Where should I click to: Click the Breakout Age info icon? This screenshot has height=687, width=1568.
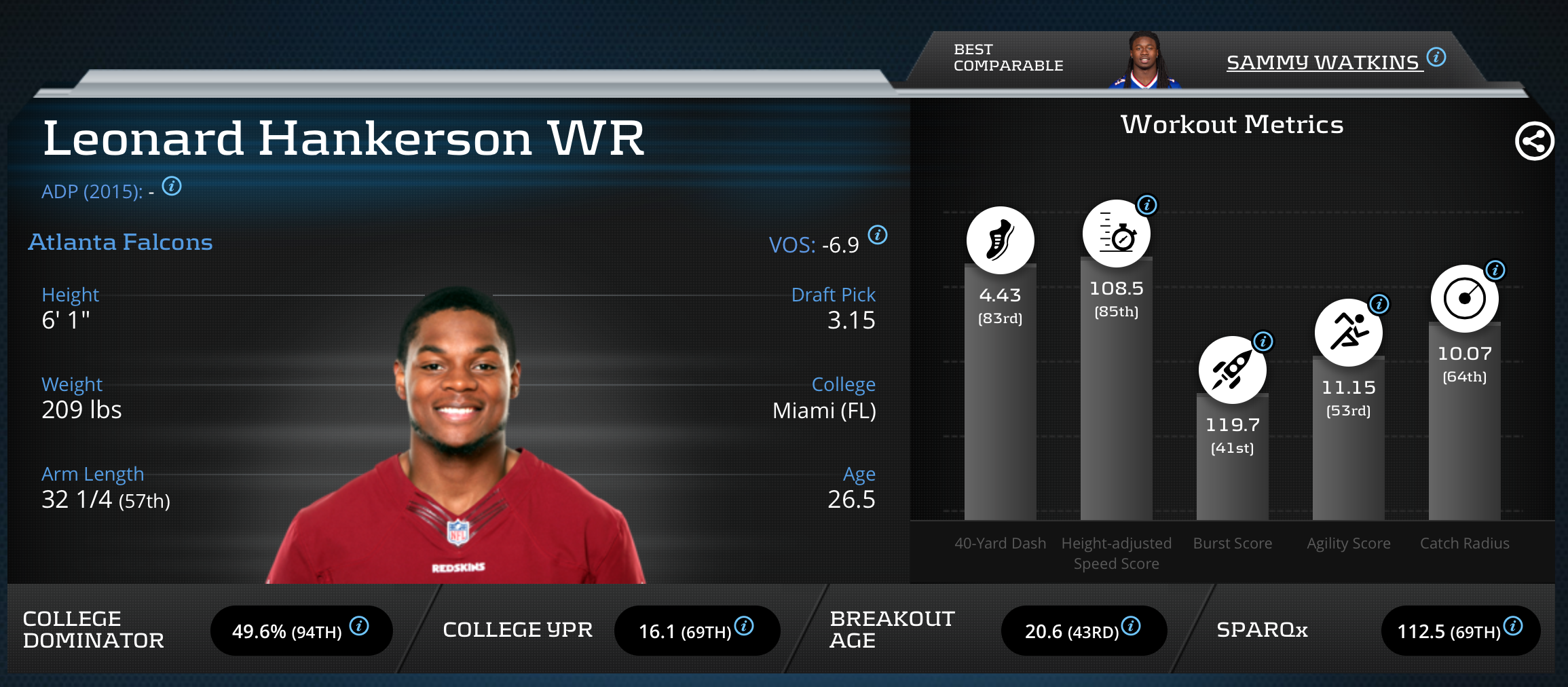[1131, 625]
